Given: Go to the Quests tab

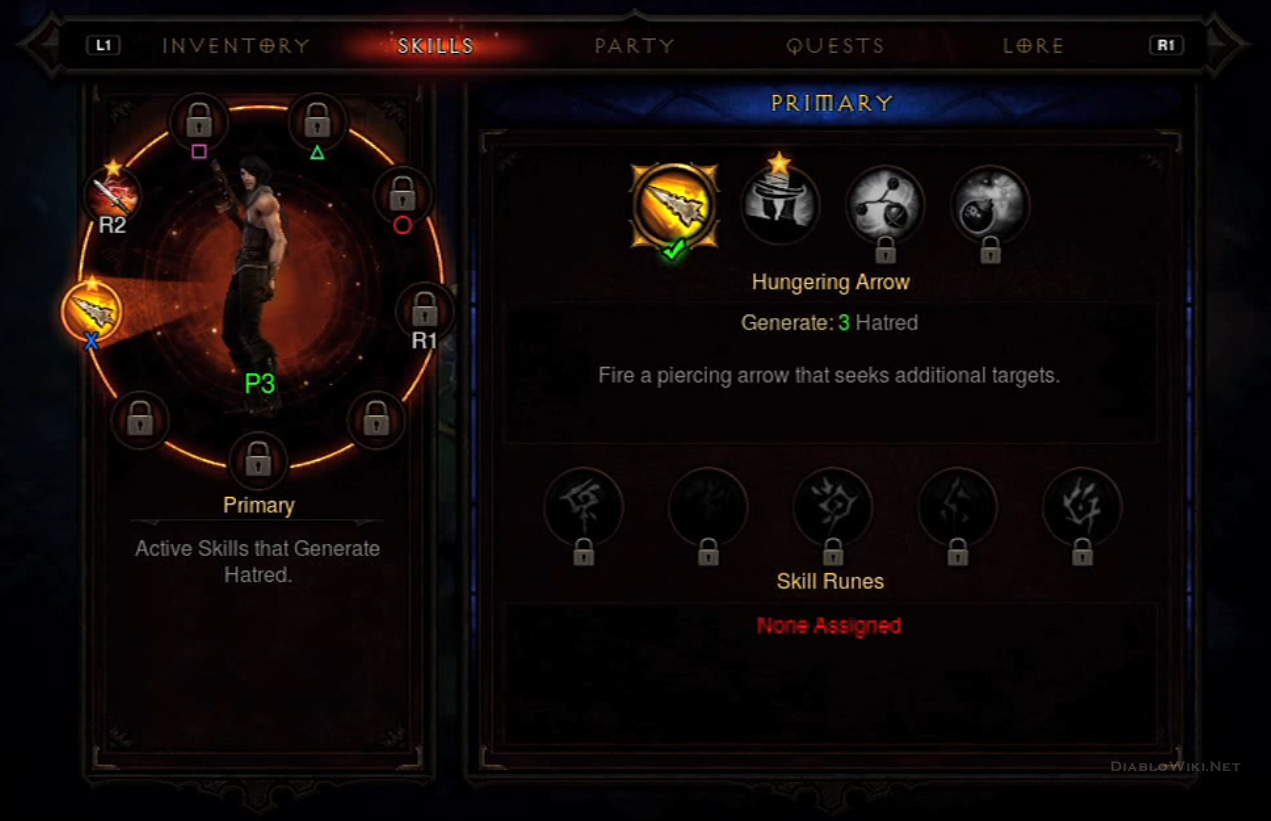Looking at the screenshot, I should [x=835, y=46].
